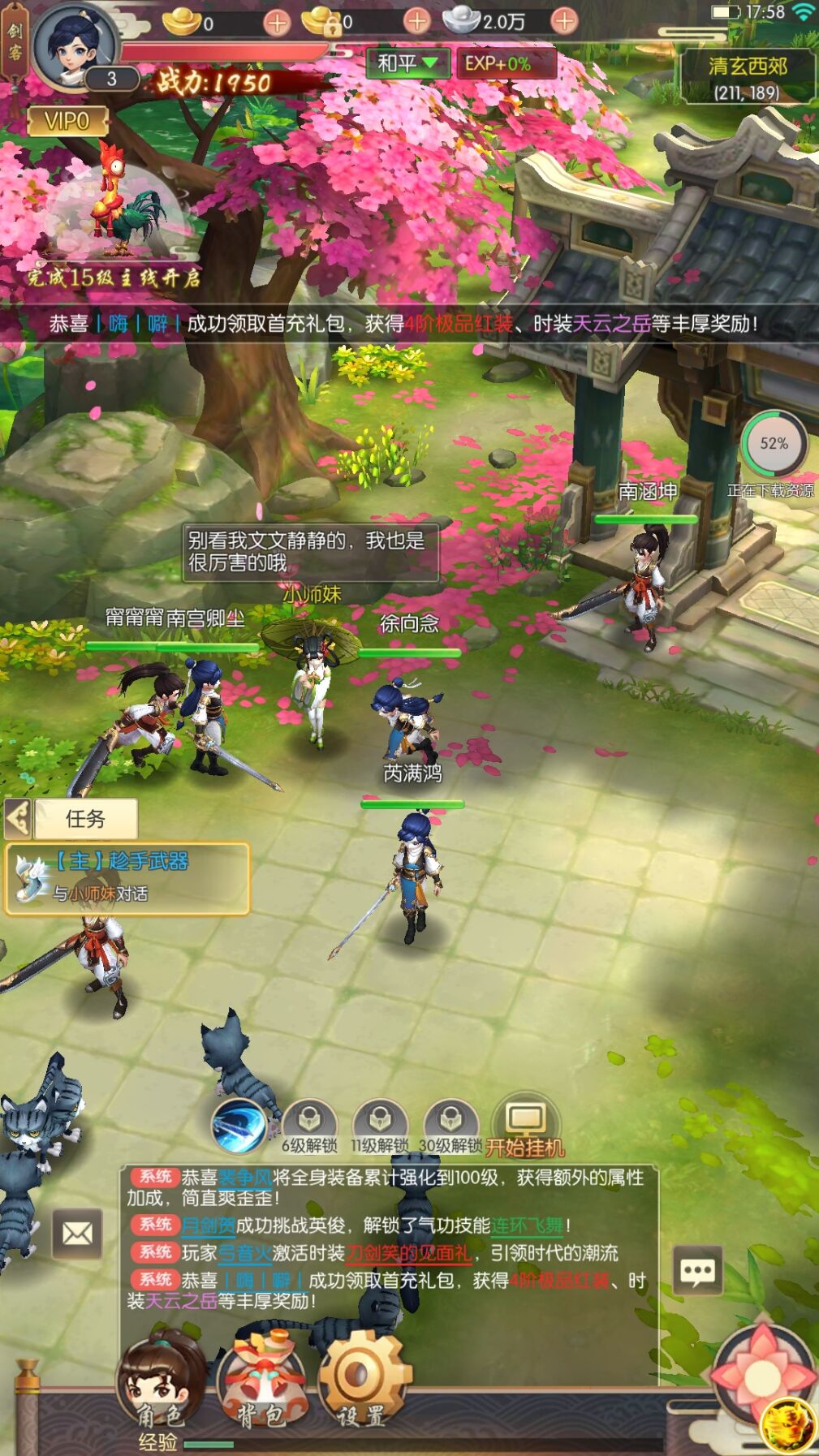Check the 52% resource download indicator
This screenshot has height=1456, width=819.
point(773,445)
